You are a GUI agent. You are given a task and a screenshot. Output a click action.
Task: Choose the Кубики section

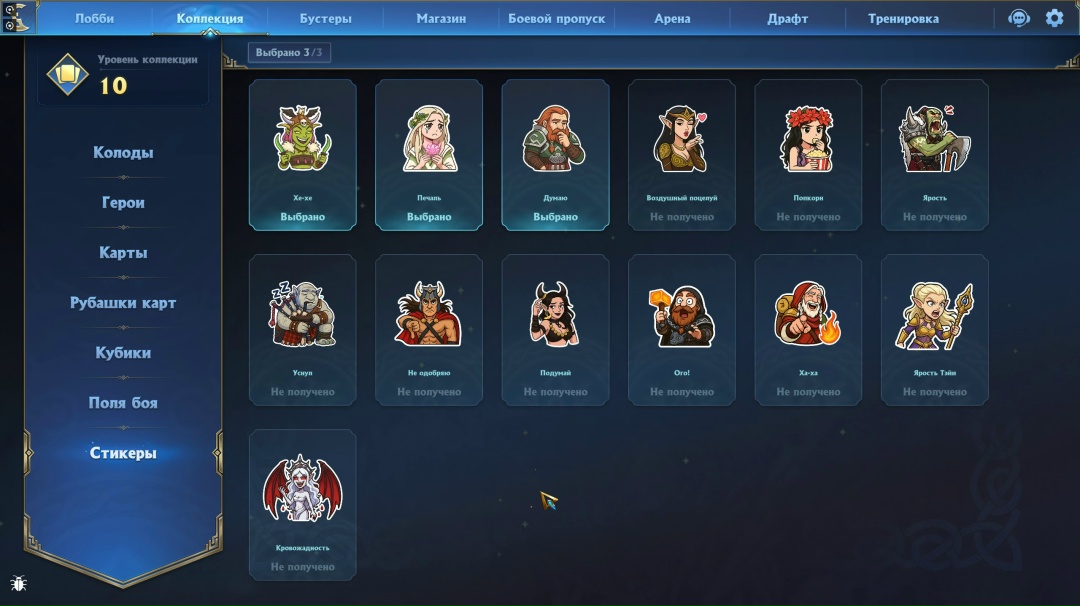pyautogui.click(x=123, y=353)
